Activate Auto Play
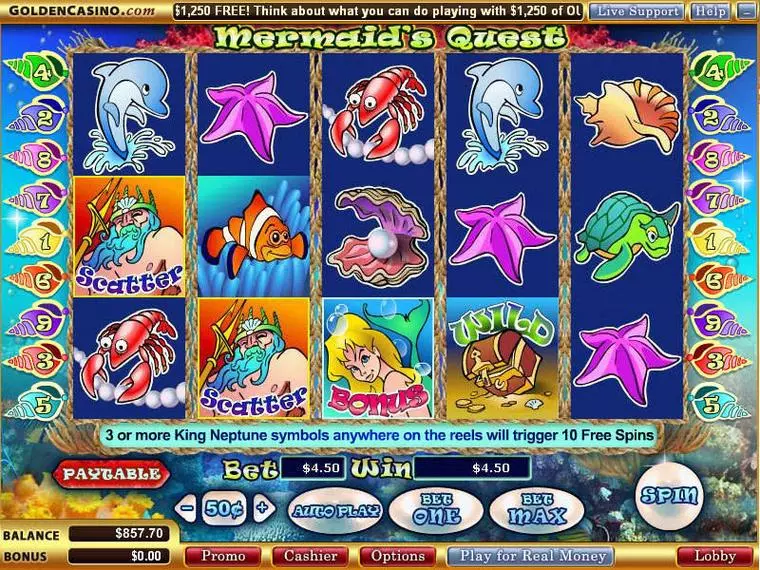The image size is (760, 570). coord(334,510)
